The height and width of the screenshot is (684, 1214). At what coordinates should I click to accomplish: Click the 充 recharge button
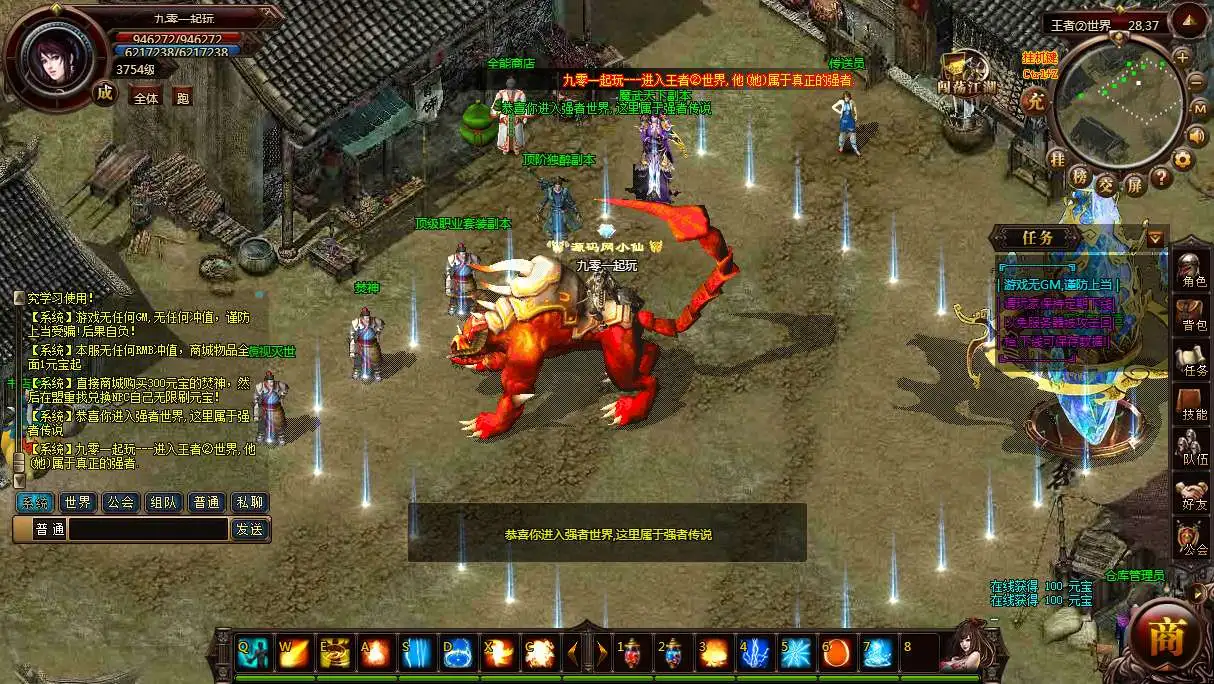pos(1036,101)
